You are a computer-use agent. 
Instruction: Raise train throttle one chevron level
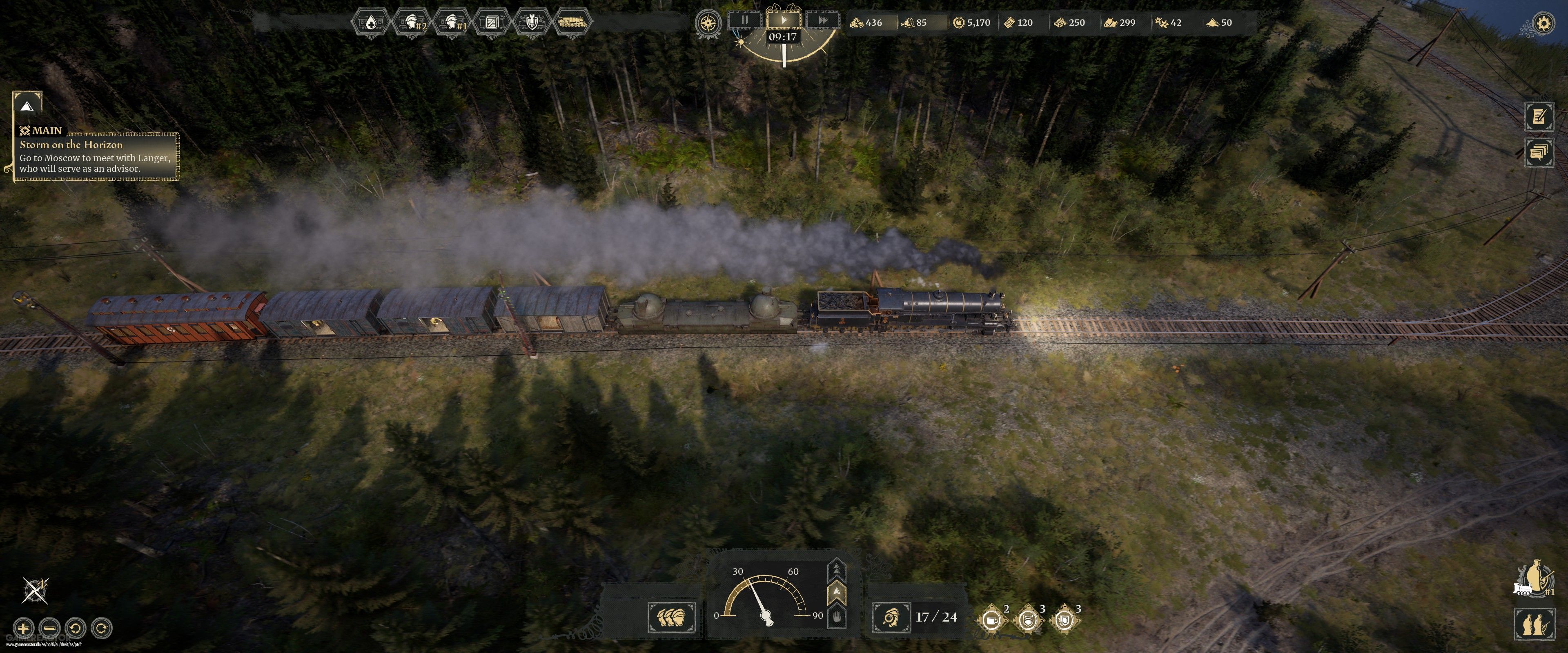(837, 591)
